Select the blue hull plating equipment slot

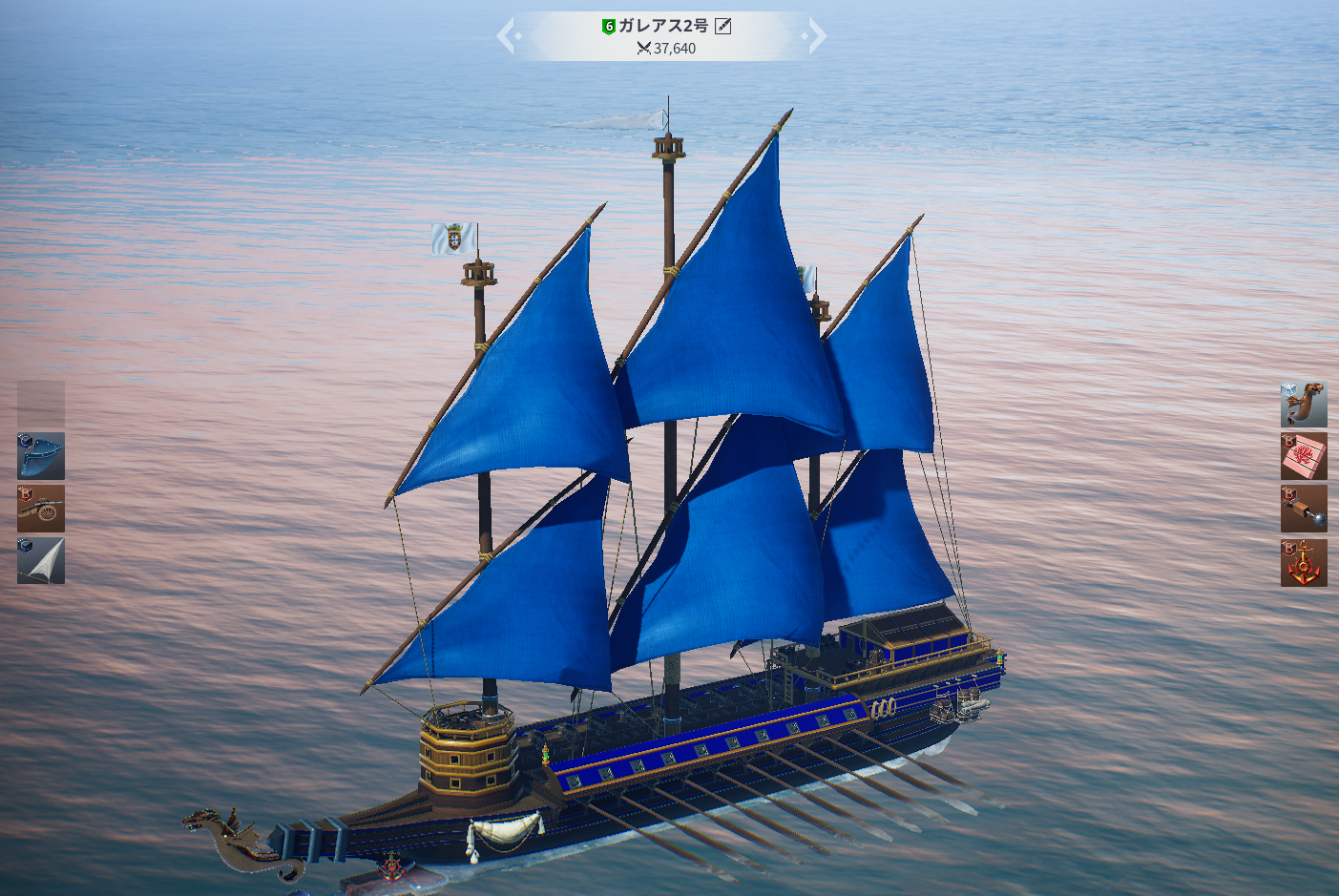pos(41,456)
